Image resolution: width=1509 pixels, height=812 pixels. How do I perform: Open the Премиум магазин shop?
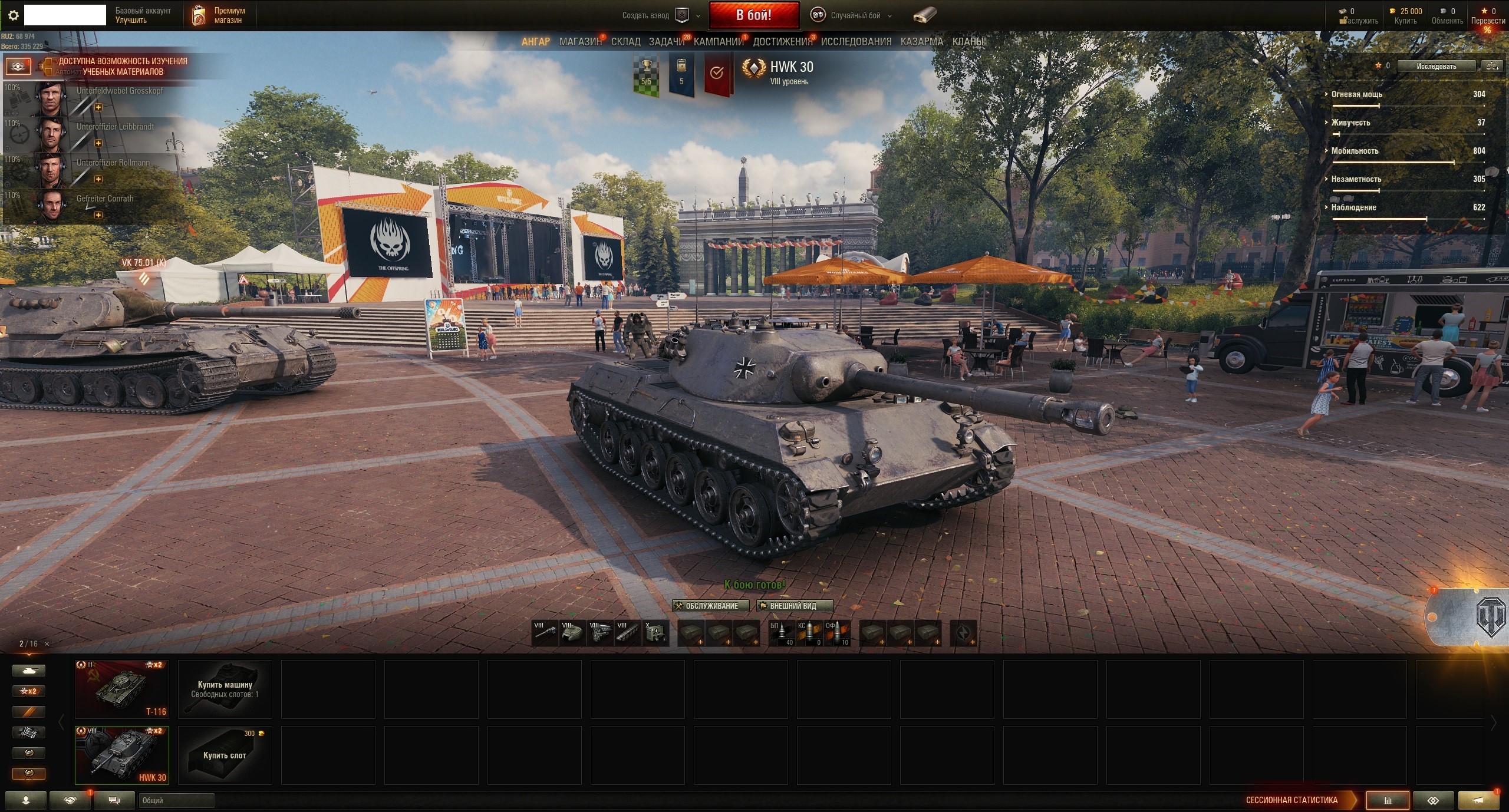[x=219, y=15]
